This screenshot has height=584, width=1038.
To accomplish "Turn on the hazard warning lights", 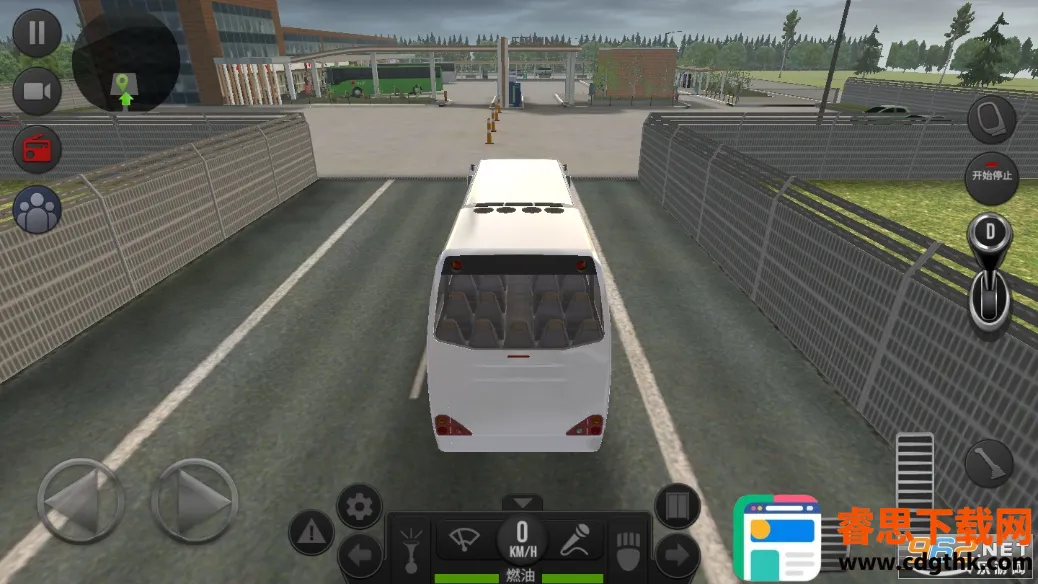I will [311, 532].
